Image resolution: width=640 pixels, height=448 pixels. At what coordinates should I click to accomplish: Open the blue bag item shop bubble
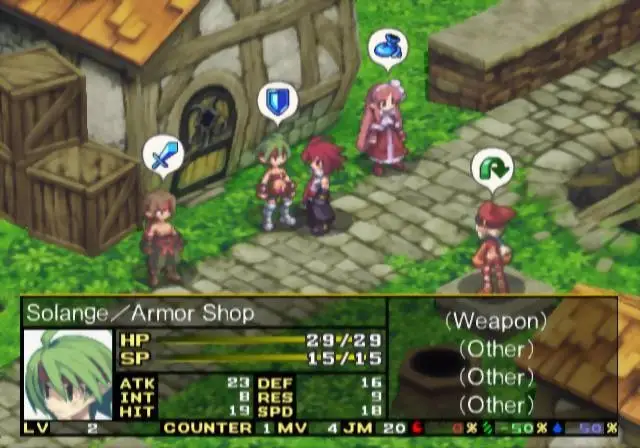click(x=387, y=47)
